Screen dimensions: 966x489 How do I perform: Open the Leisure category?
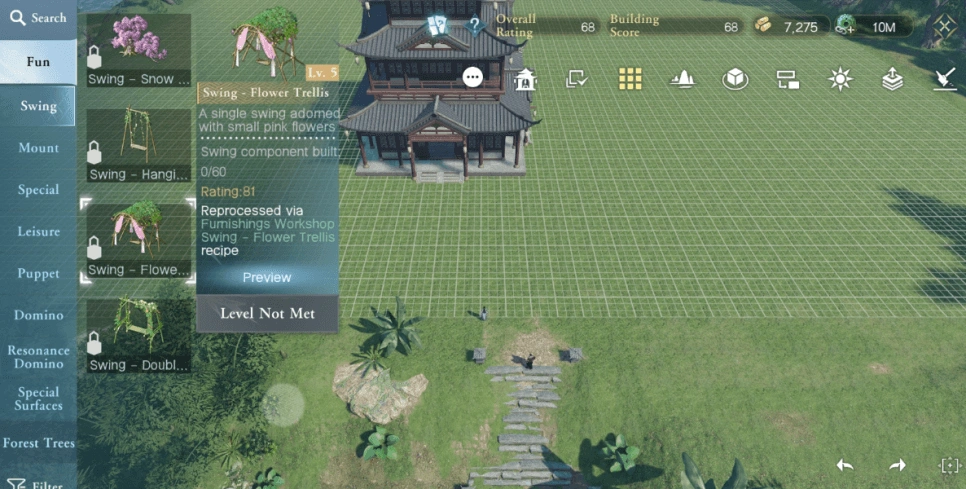38,232
